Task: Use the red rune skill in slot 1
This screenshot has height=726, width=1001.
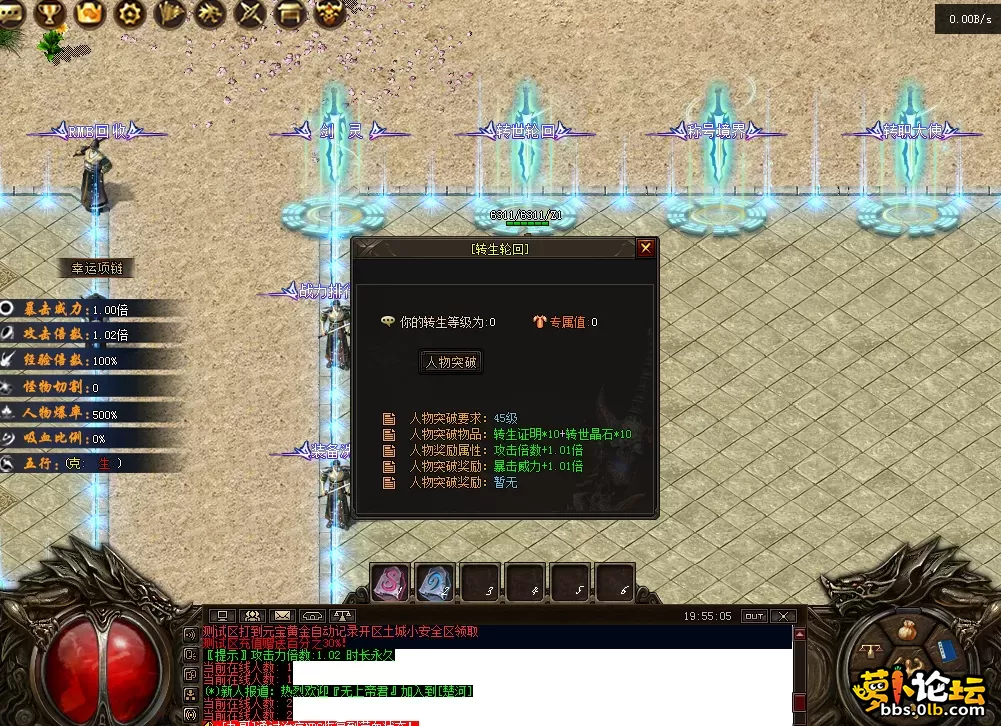Action: click(390, 583)
